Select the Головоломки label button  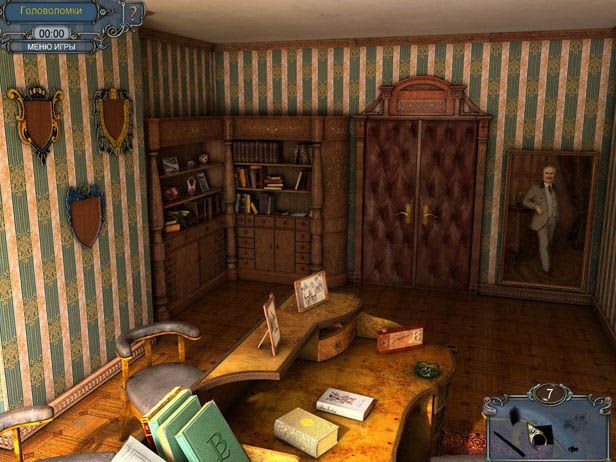pos(52,13)
